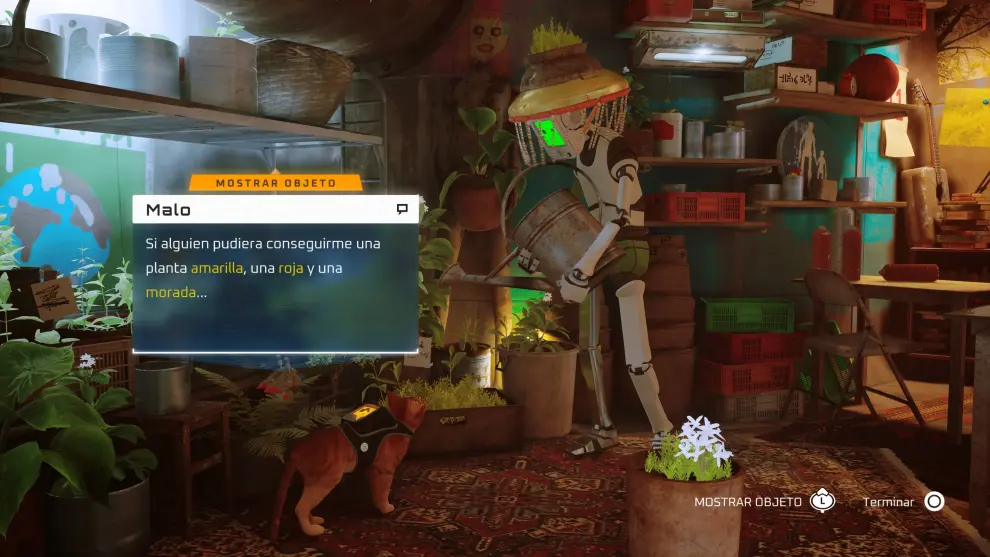Image resolution: width=990 pixels, height=557 pixels.
Task: Select the orange MOSTRAR OBJETO tag above the dialogue
Action: coord(275,183)
